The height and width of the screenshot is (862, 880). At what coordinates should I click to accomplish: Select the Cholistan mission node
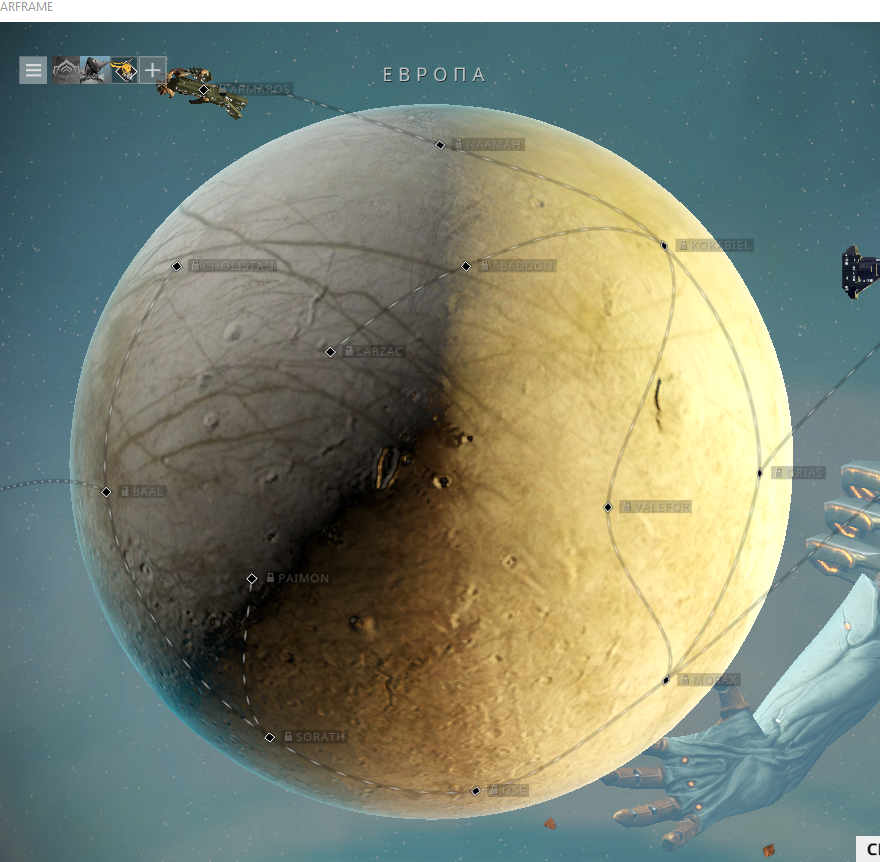177,267
